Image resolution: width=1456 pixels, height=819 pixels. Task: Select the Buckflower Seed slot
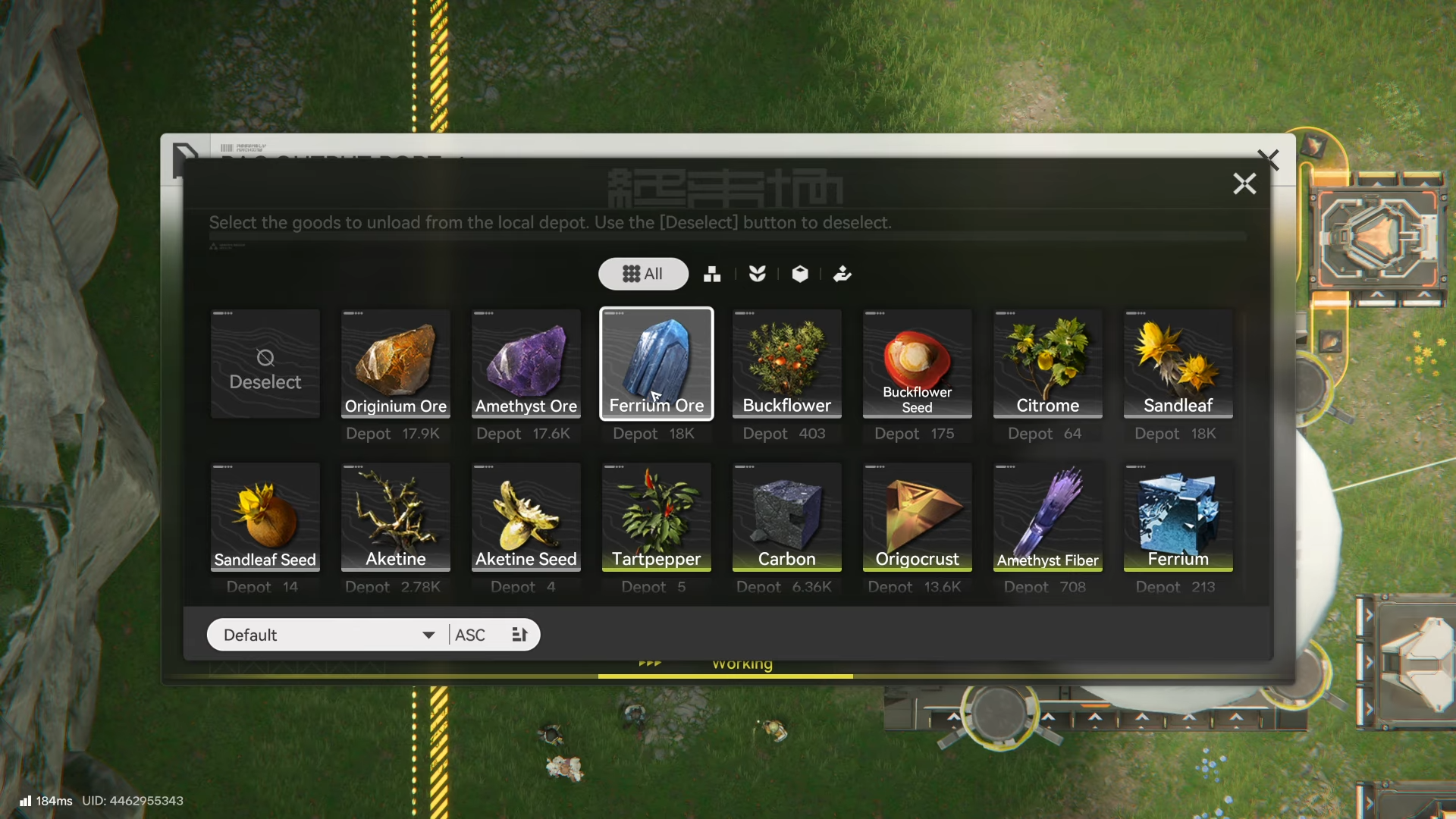coord(918,364)
